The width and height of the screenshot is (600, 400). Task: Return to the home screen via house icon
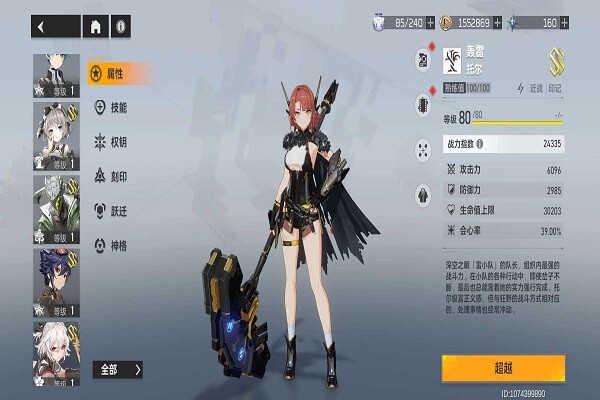click(x=96, y=27)
